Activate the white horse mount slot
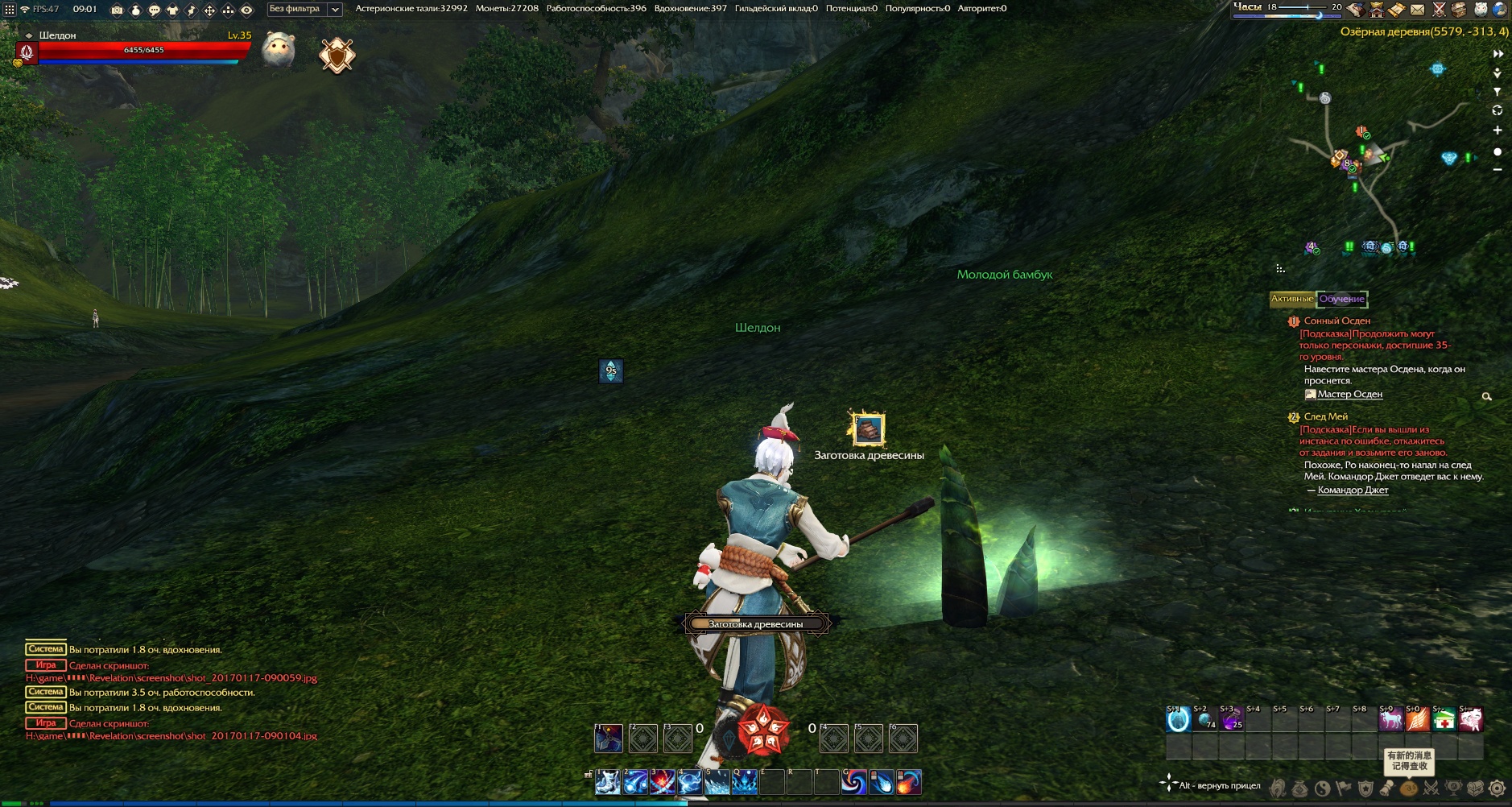This screenshot has height=807, width=1512. (x=1390, y=718)
